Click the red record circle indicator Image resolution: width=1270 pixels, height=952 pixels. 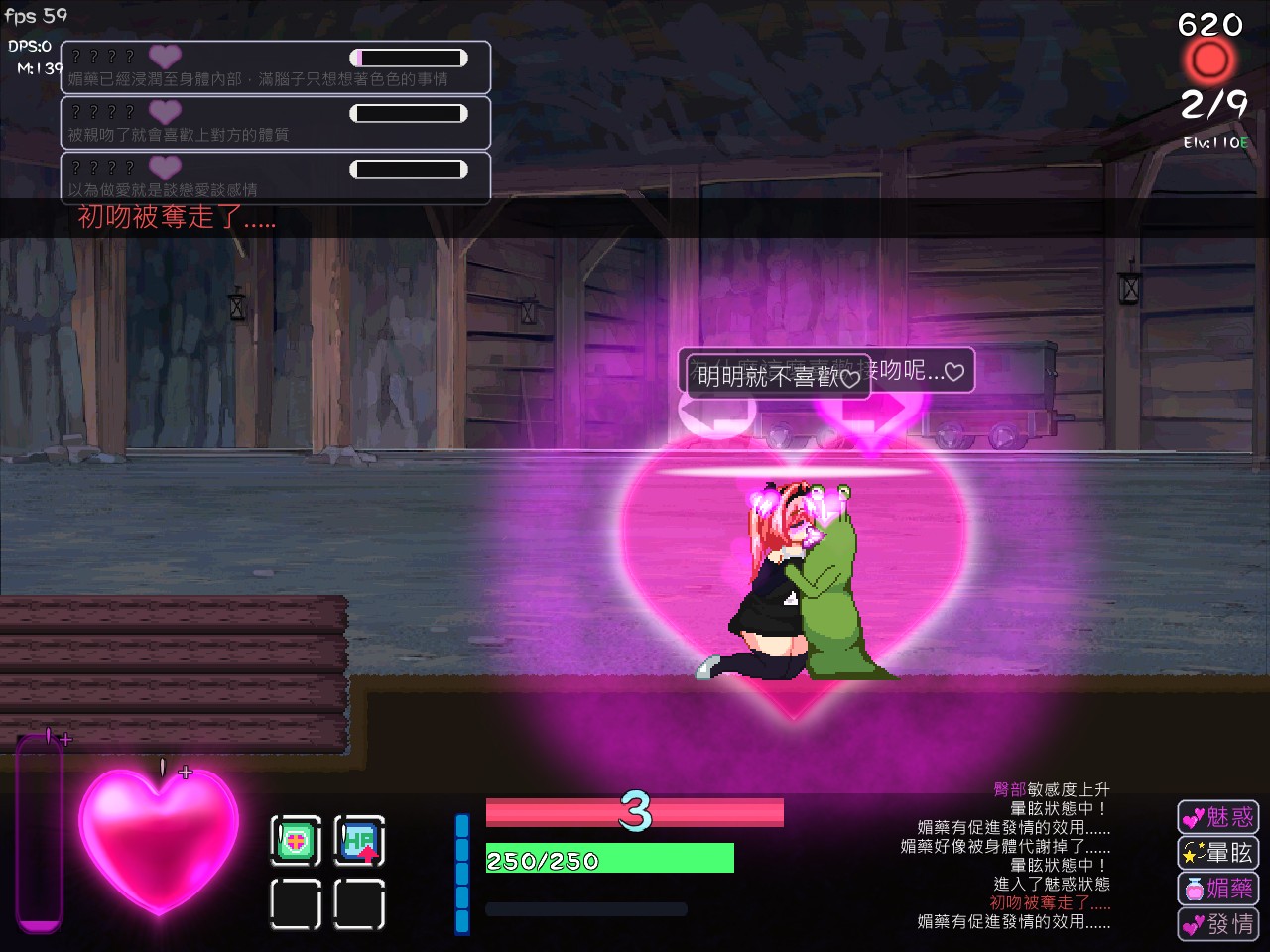(x=1209, y=61)
